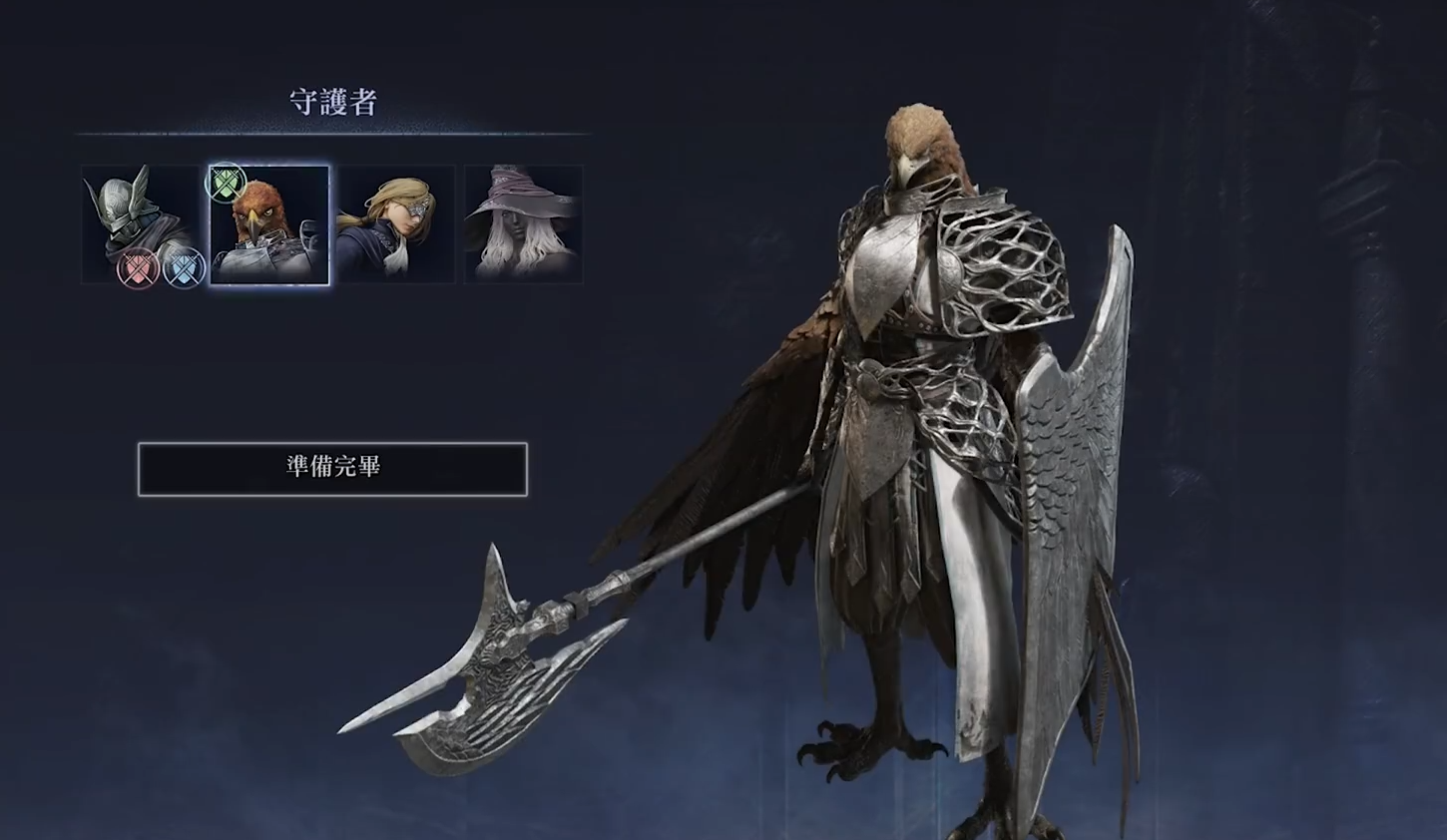This screenshot has height=840, width=1447.
Task: Select the witch with purple hat
Action: (523, 225)
